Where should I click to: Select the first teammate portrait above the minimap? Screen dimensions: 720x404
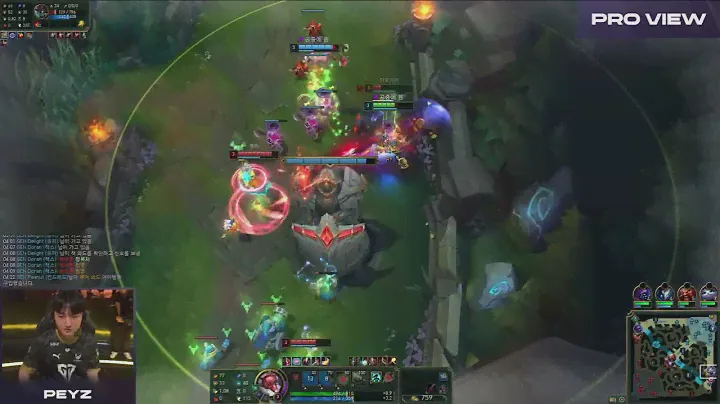642,292
